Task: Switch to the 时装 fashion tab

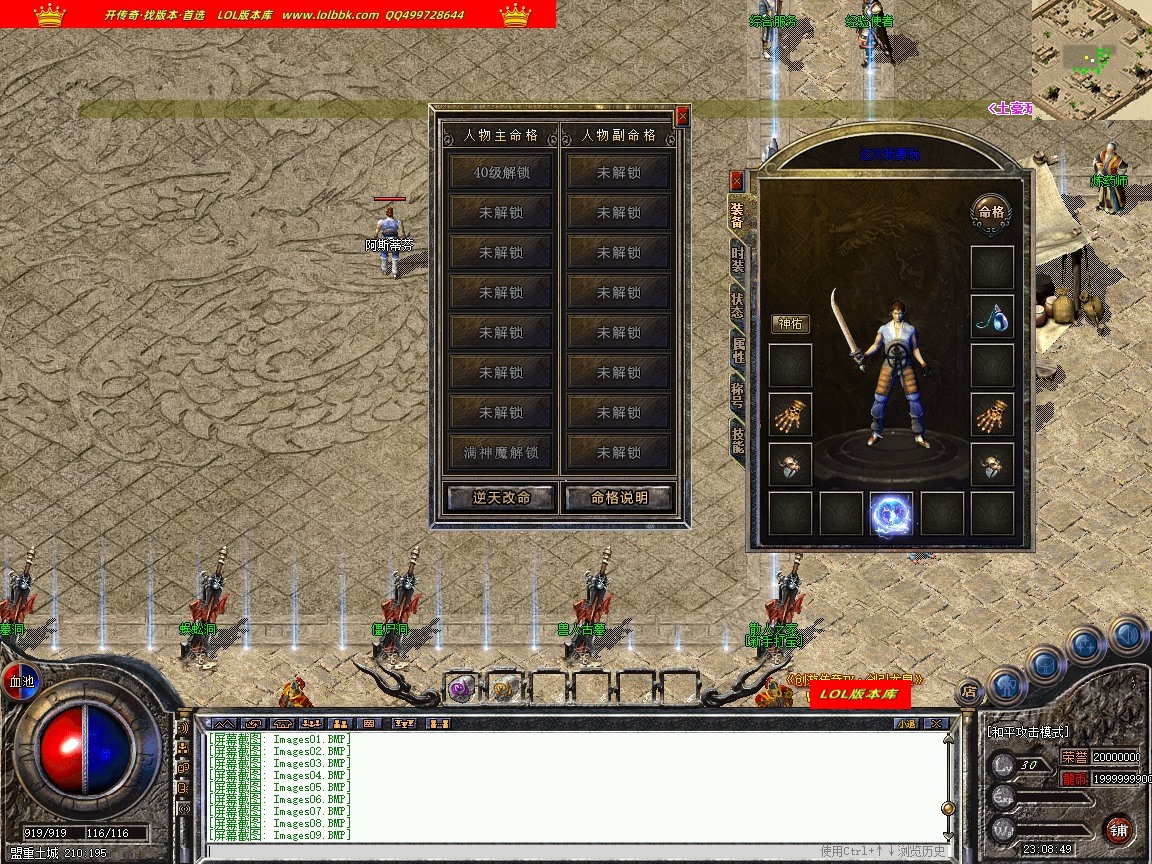Action: click(737, 260)
